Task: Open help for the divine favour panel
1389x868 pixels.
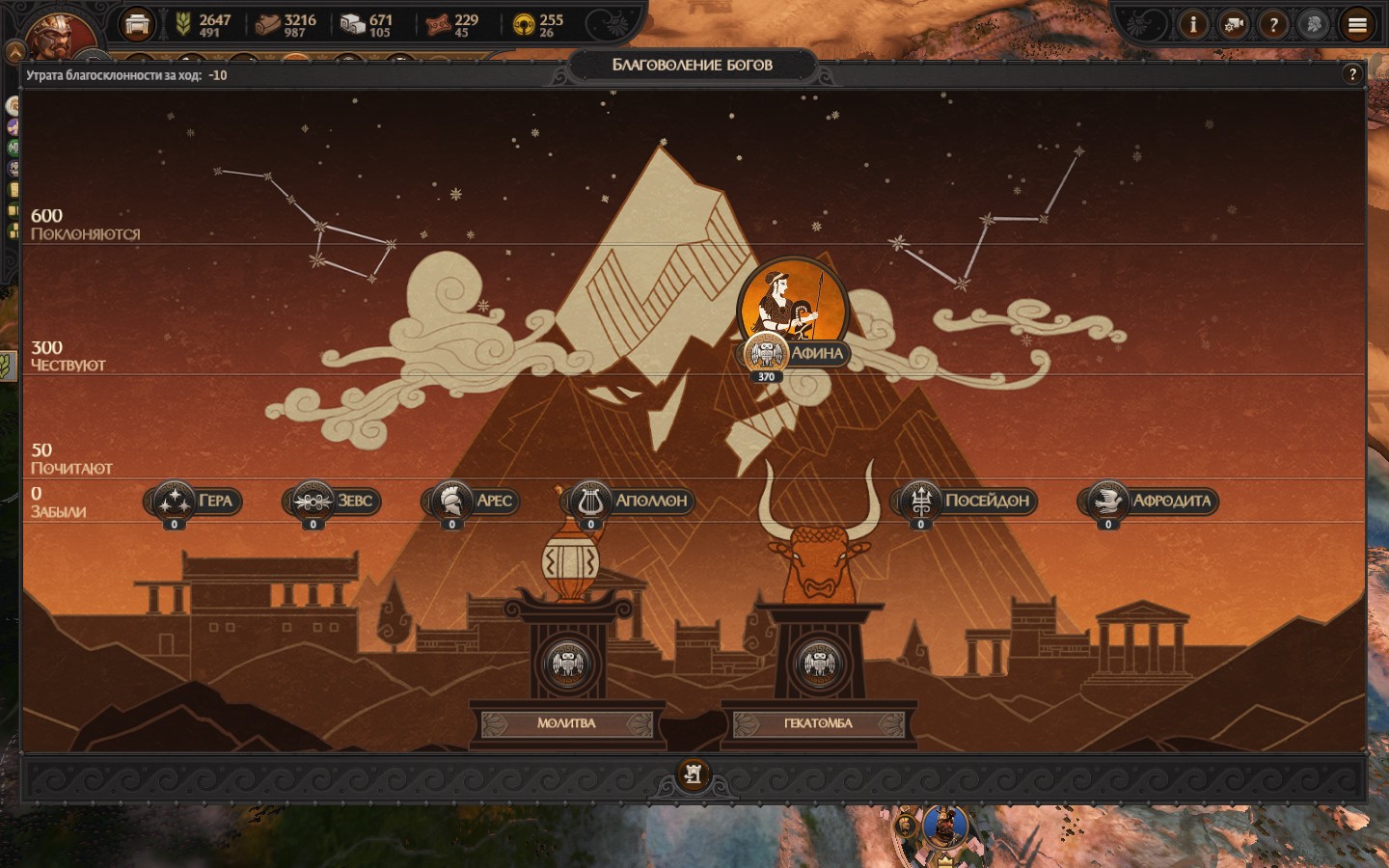Action: 1352,74
